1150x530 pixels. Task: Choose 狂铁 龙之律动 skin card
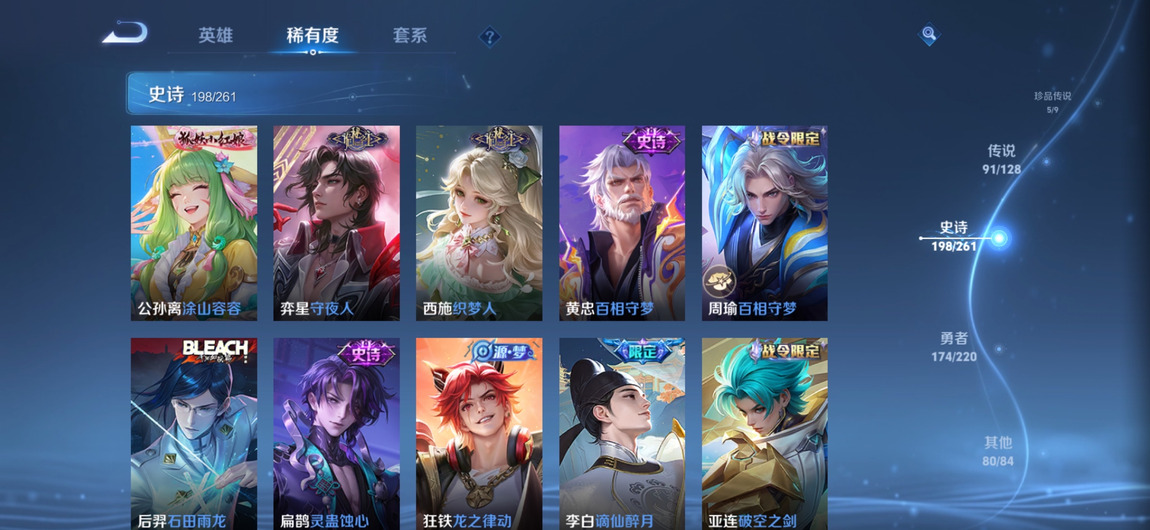pos(479,433)
